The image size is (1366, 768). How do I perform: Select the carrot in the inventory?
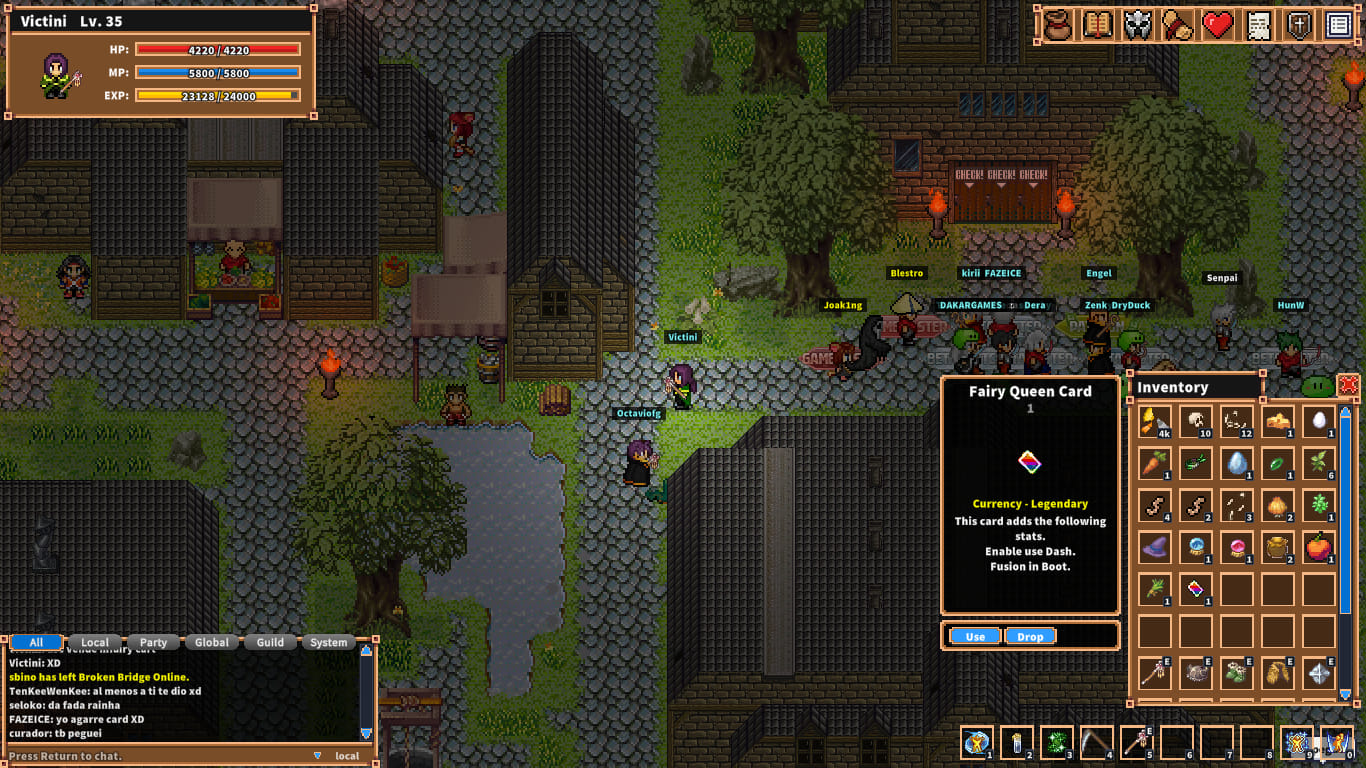(1155, 463)
